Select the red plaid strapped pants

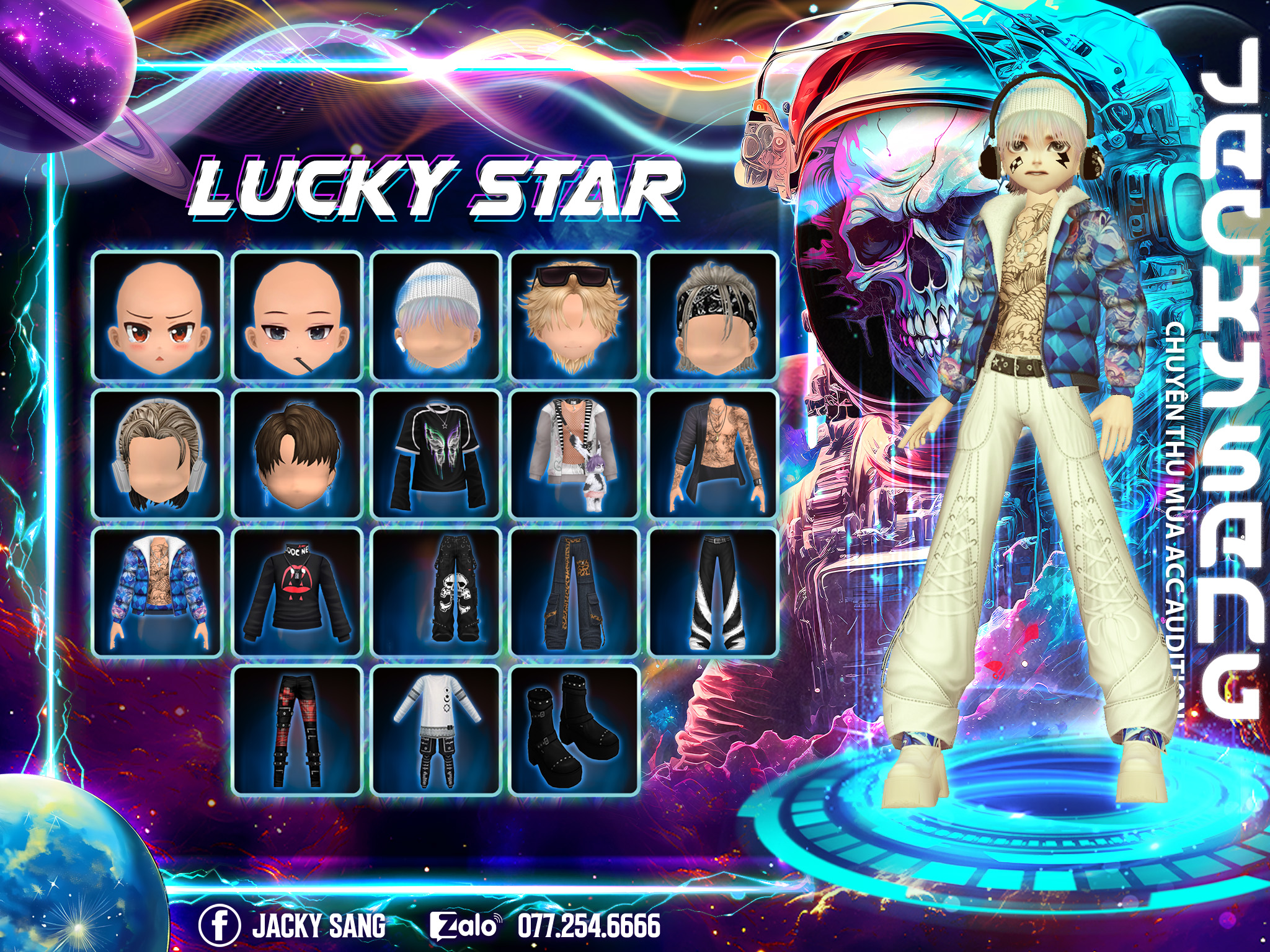click(297, 731)
